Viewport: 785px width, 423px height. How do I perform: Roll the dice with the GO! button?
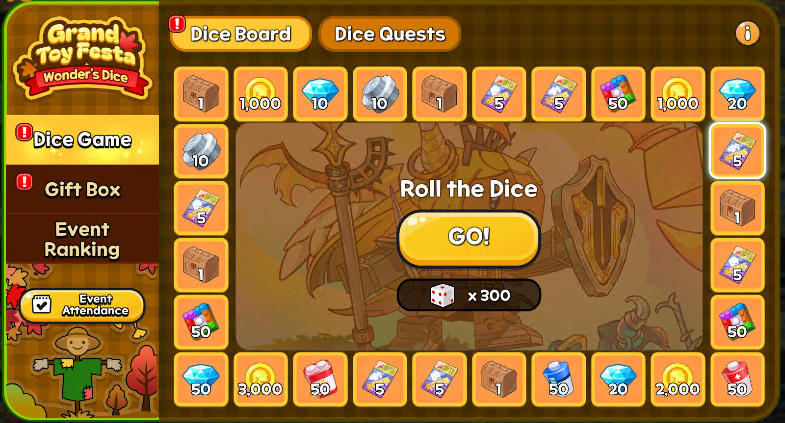point(468,237)
